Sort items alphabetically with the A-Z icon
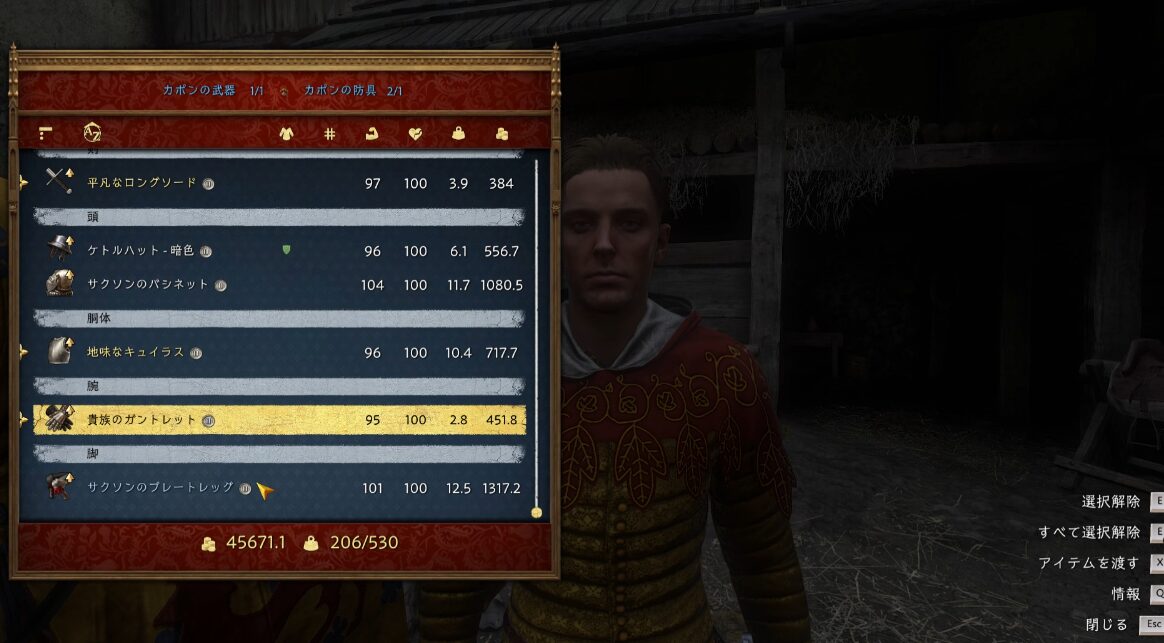 [x=92, y=132]
